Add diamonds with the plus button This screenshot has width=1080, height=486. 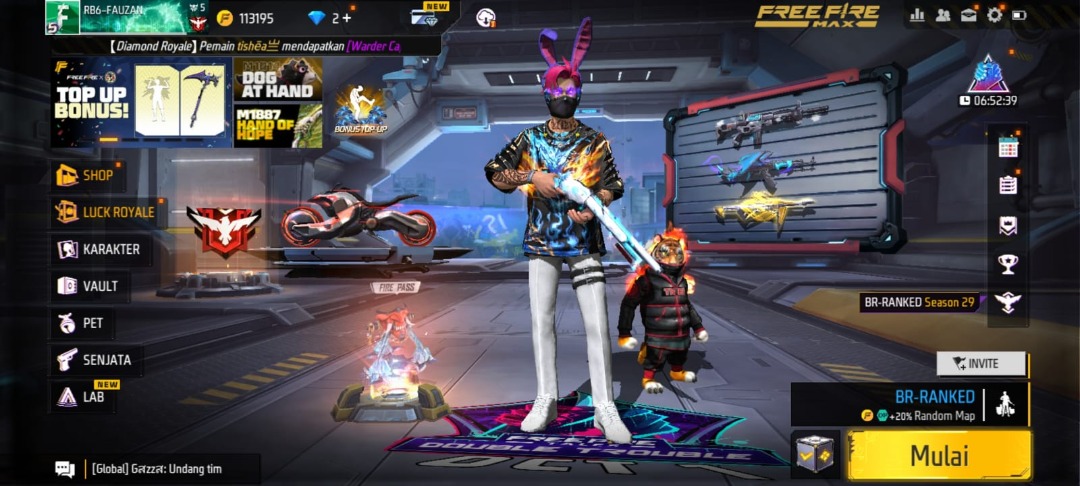346,18
